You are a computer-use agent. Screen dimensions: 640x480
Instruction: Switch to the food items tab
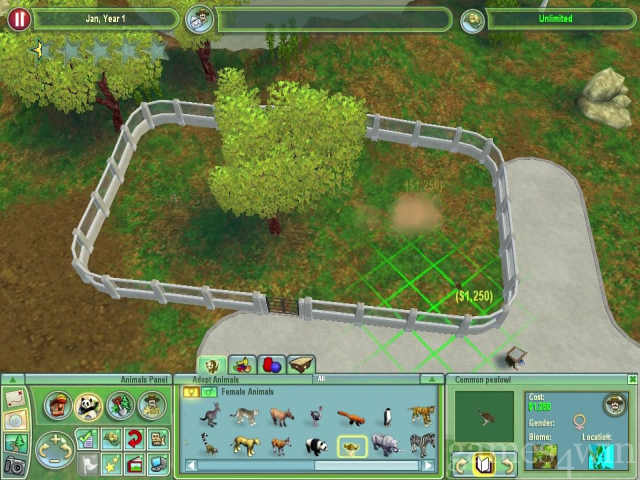(x=241, y=364)
